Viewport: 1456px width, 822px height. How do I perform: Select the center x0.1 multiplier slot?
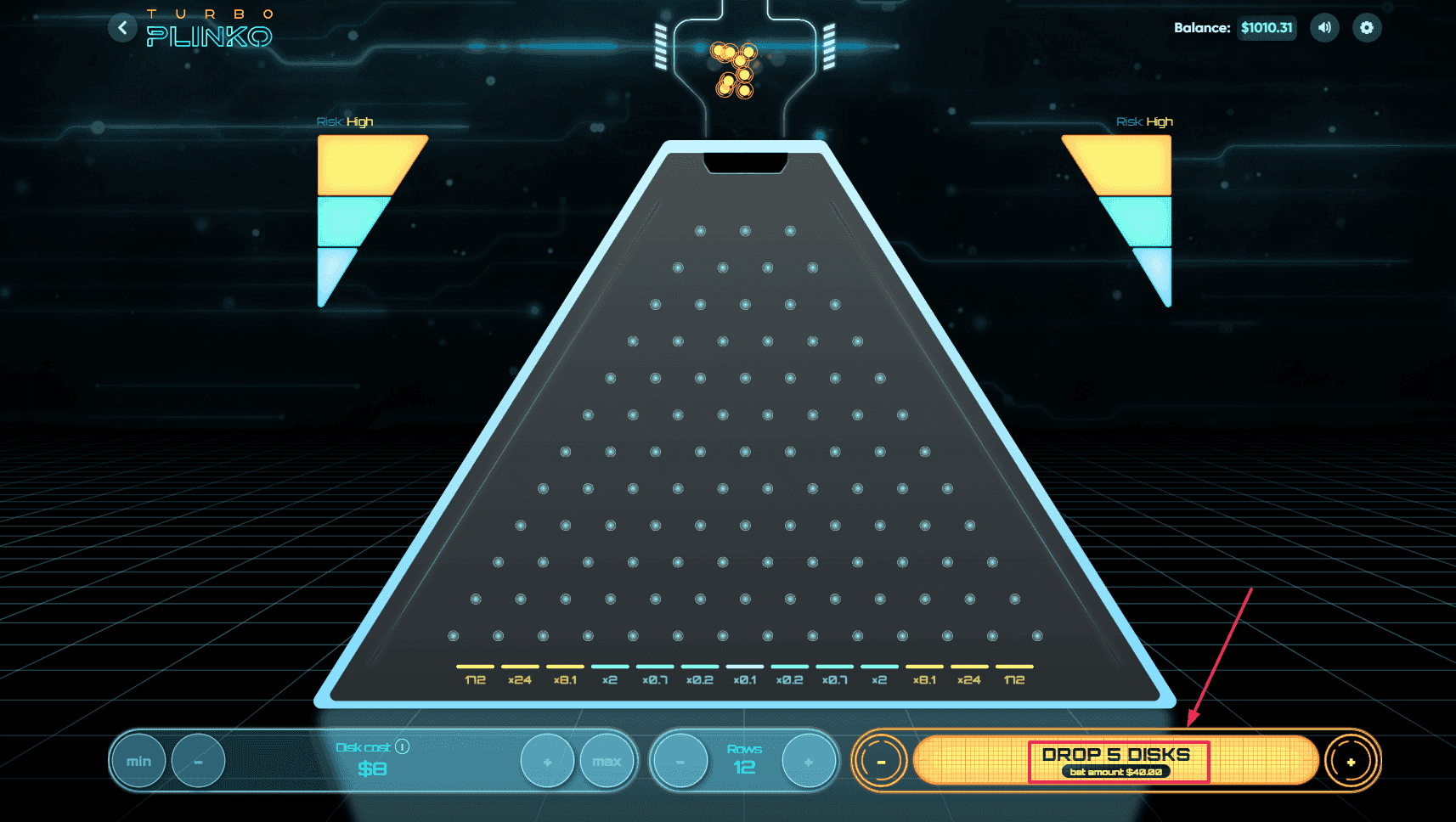[x=744, y=674]
